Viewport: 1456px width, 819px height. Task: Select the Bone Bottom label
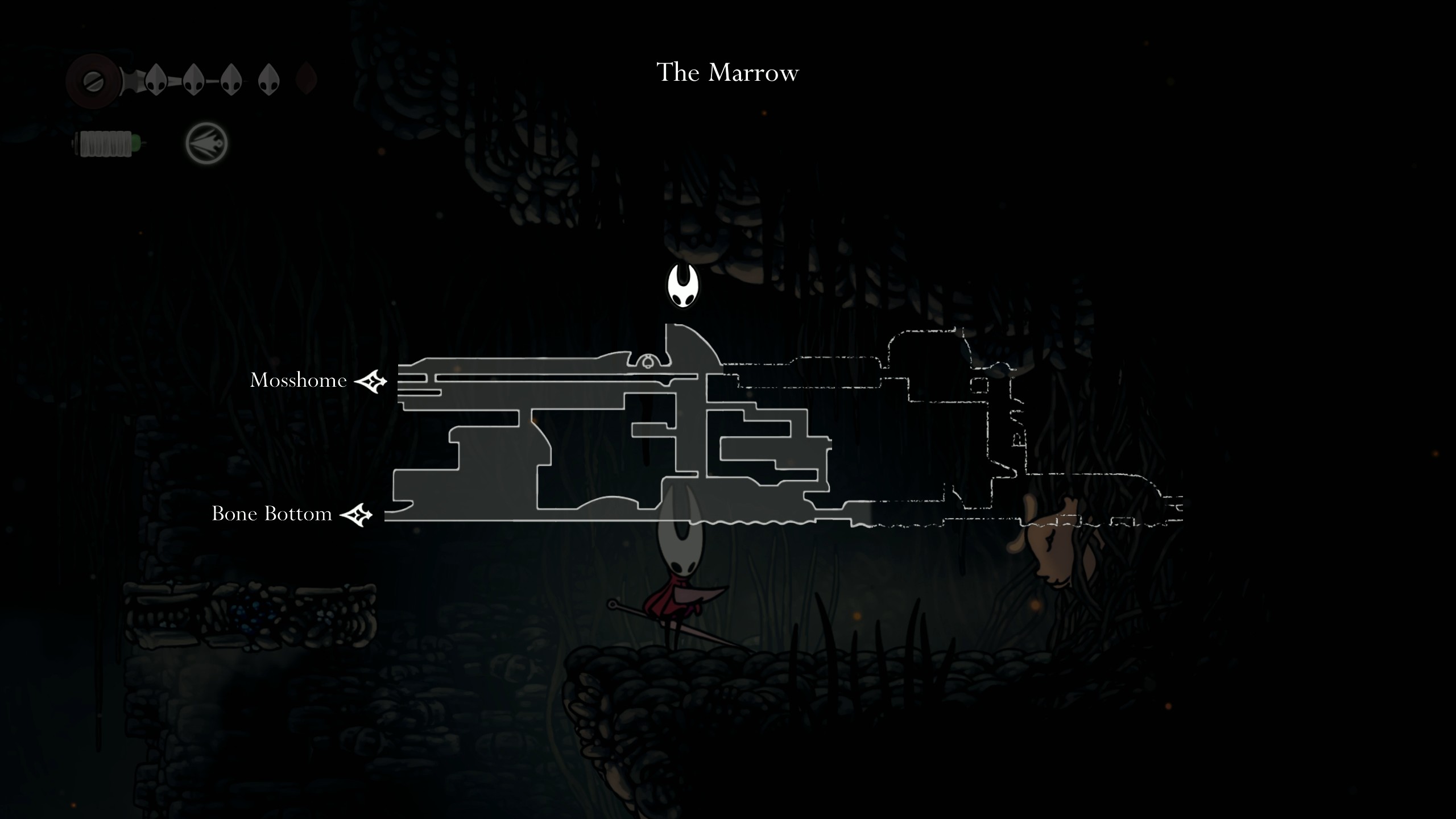pos(271,514)
